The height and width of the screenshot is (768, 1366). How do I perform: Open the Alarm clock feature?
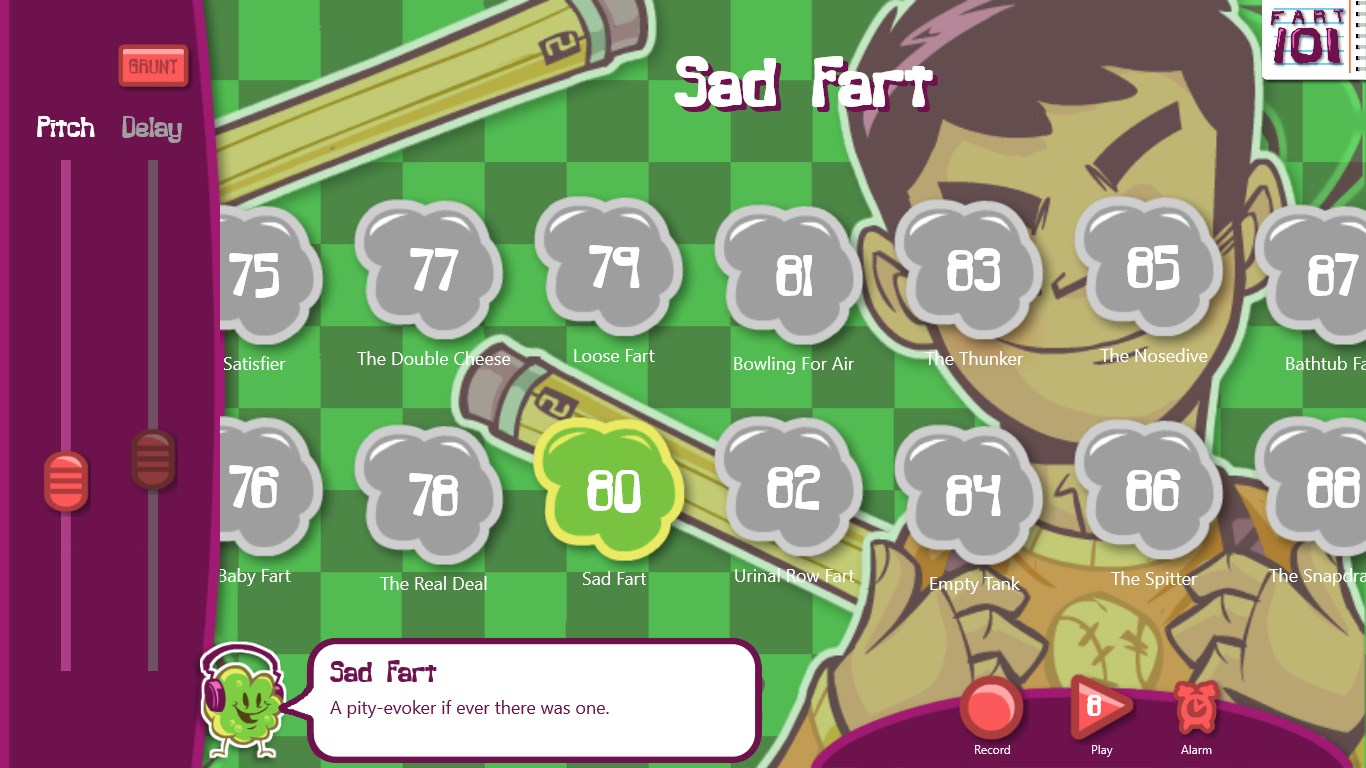1195,709
